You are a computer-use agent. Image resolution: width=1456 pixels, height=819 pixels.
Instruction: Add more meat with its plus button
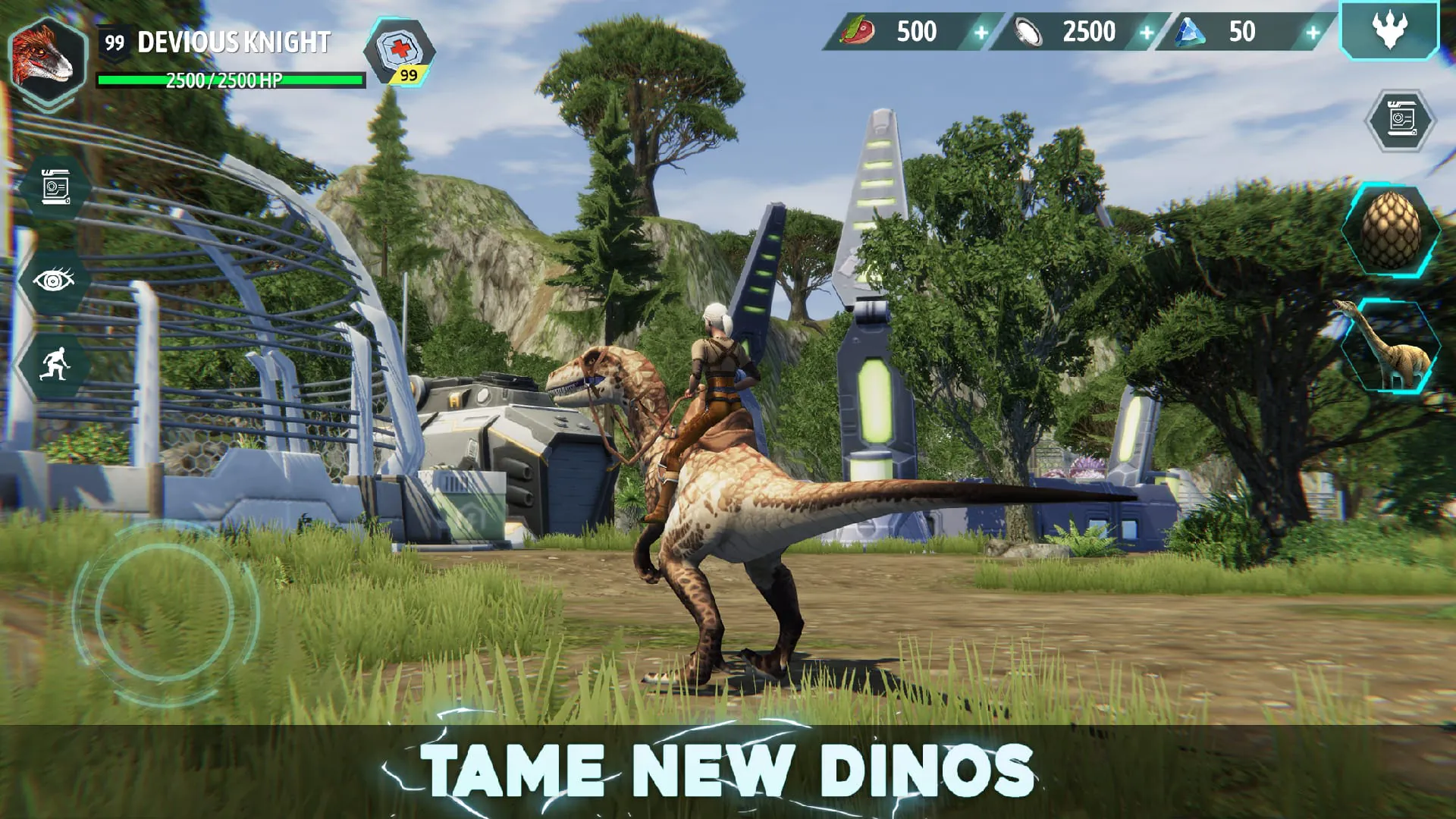pyautogui.click(x=982, y=32)
